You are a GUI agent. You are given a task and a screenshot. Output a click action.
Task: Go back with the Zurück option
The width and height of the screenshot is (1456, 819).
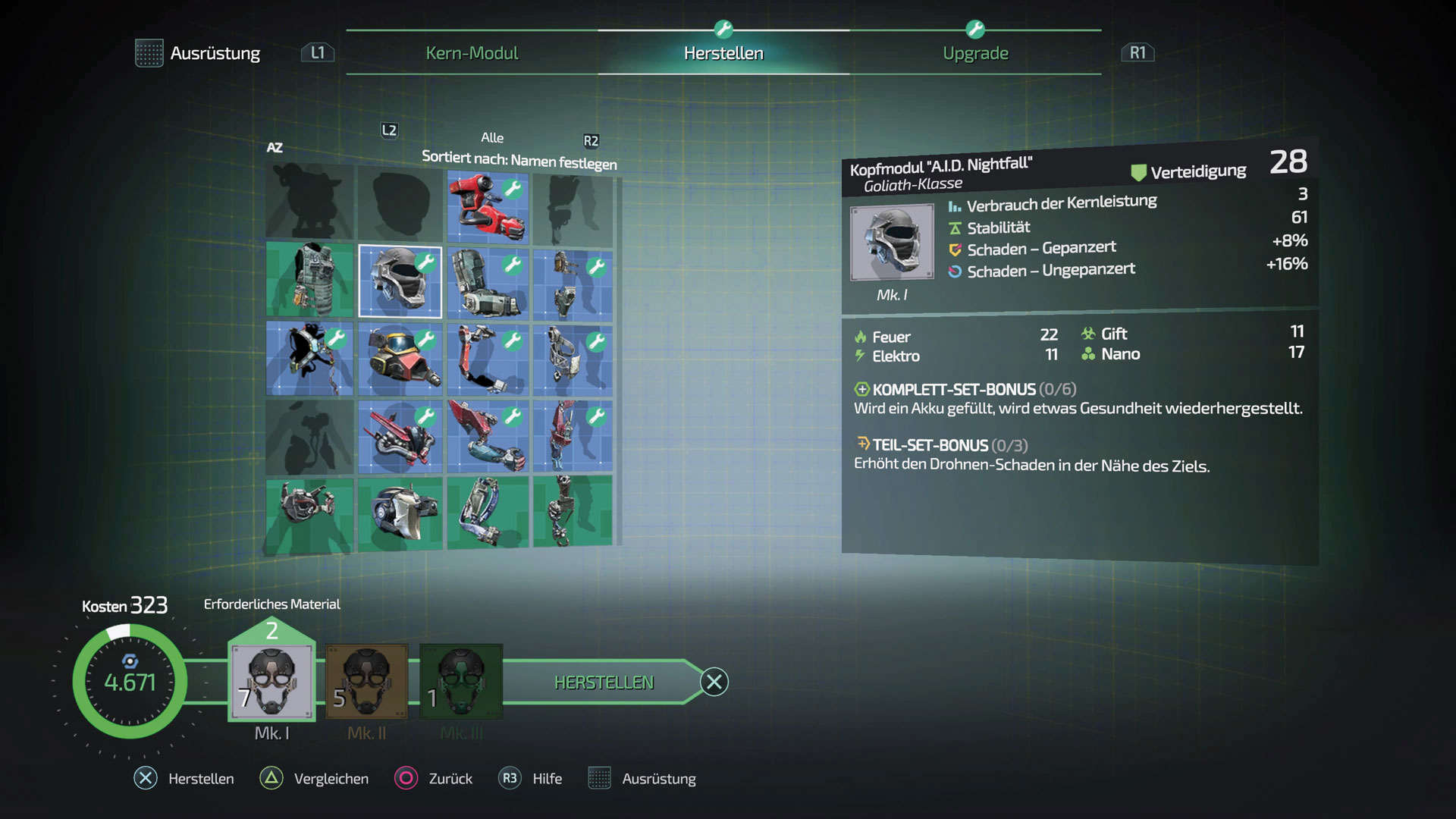(x=434, y=779)
